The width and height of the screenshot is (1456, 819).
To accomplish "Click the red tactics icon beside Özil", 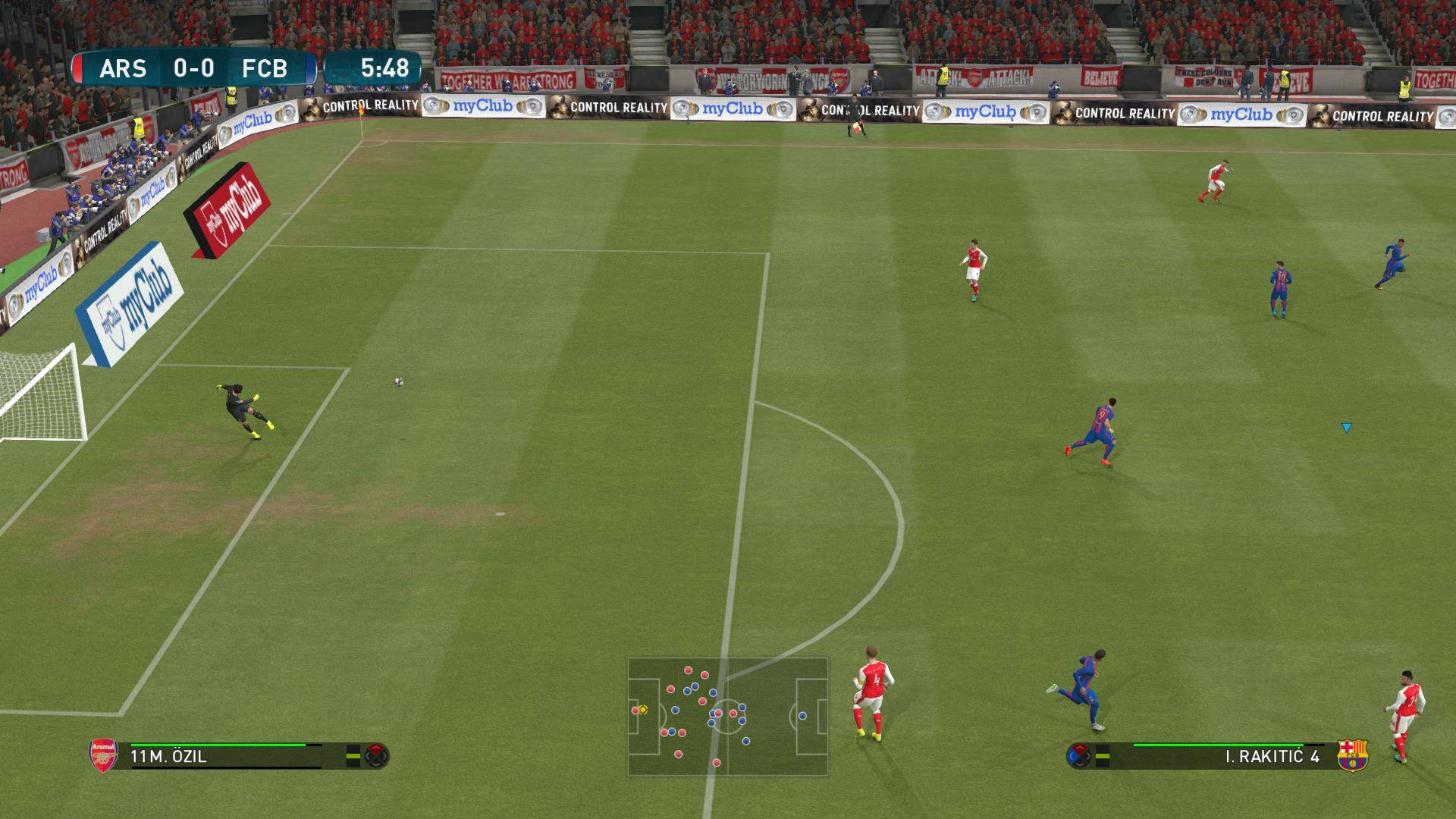I will [x=377, y=755].
